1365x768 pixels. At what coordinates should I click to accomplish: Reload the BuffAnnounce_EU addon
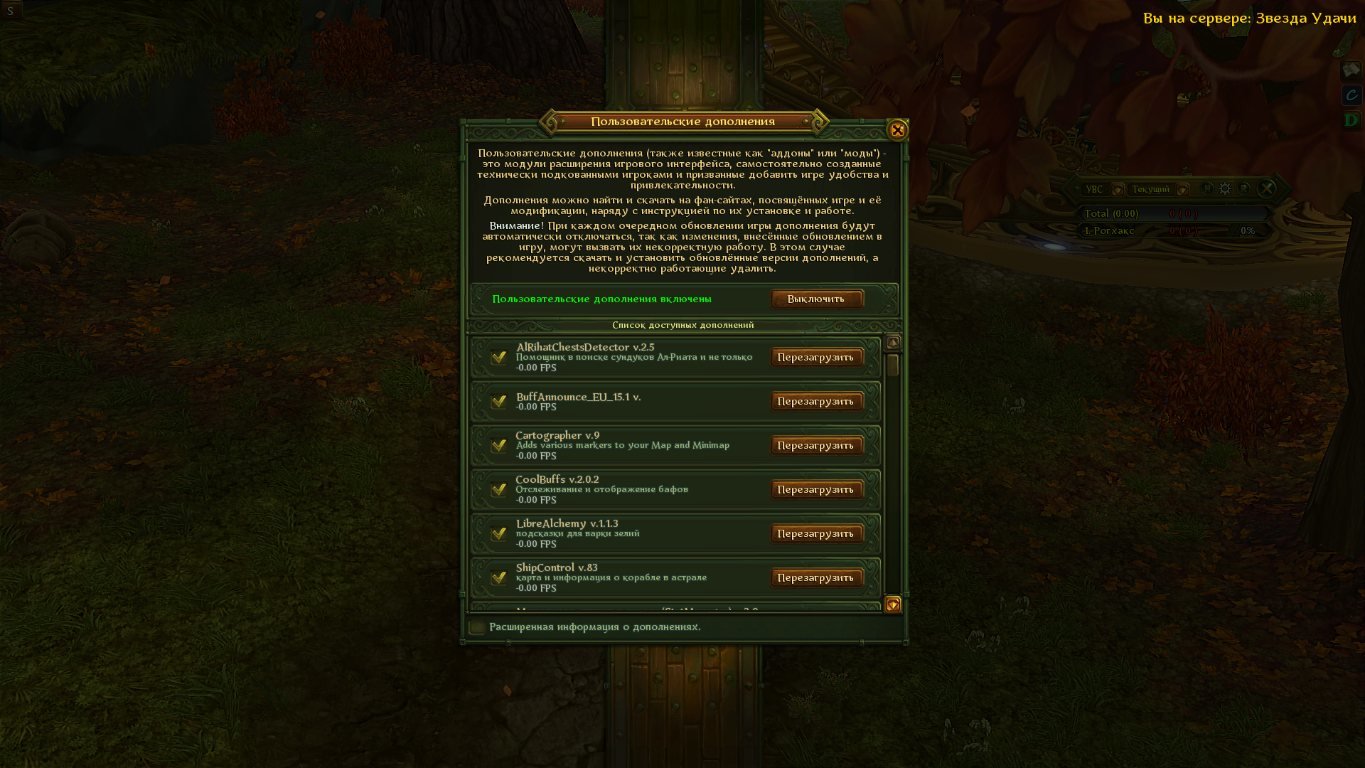coord(816,401)
